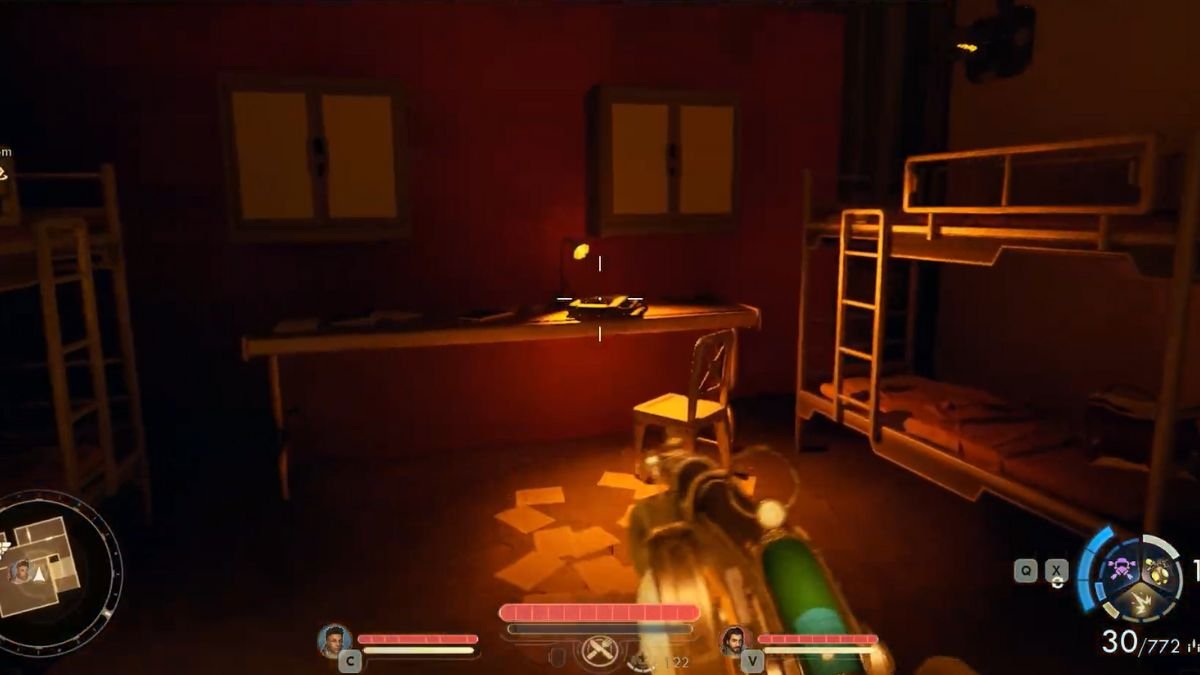Click the teammate portrait marker on the minimap
1200x675 pixels.
[x=19, y=571]
